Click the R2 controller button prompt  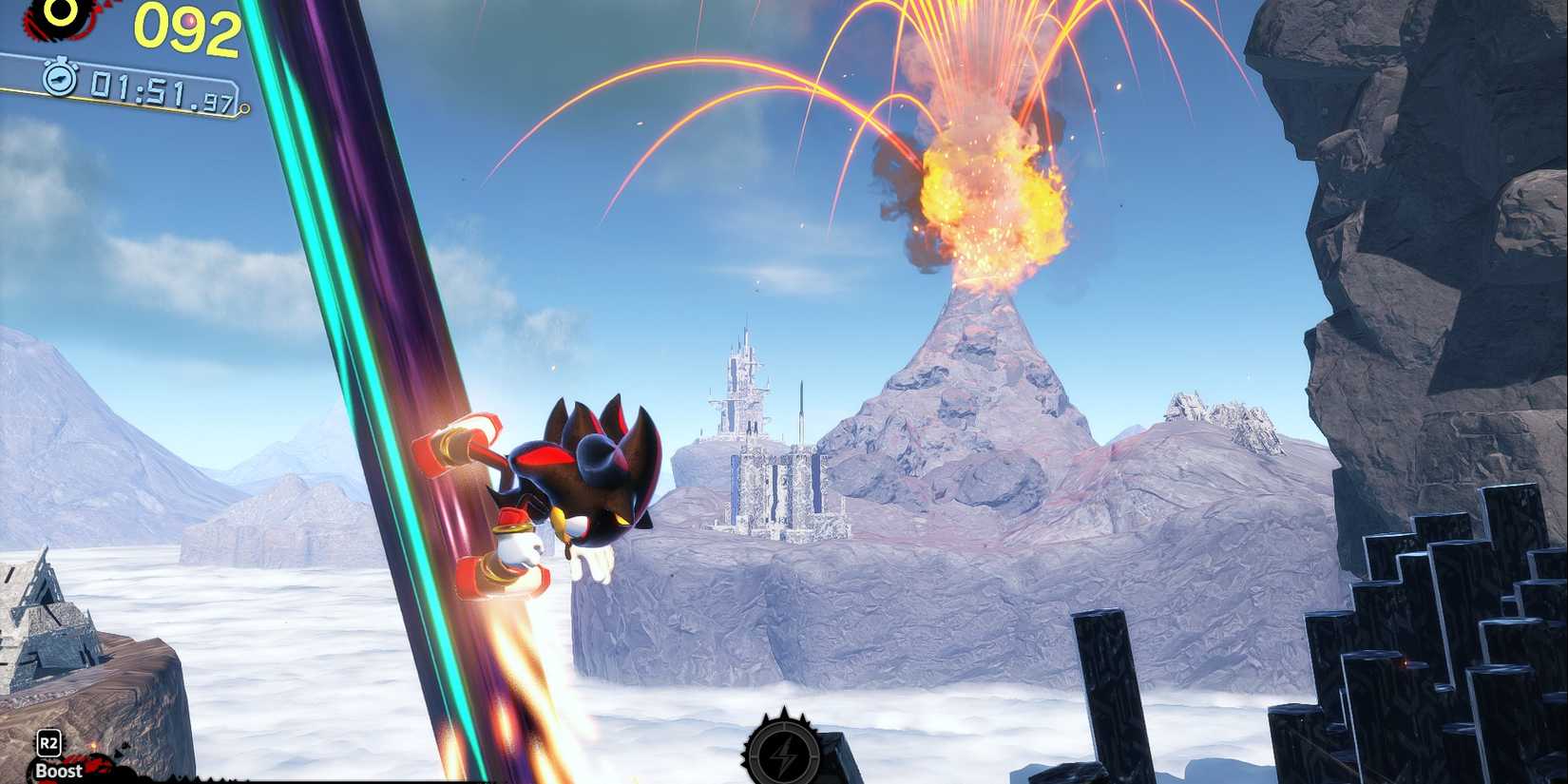[x=49, y=744]
